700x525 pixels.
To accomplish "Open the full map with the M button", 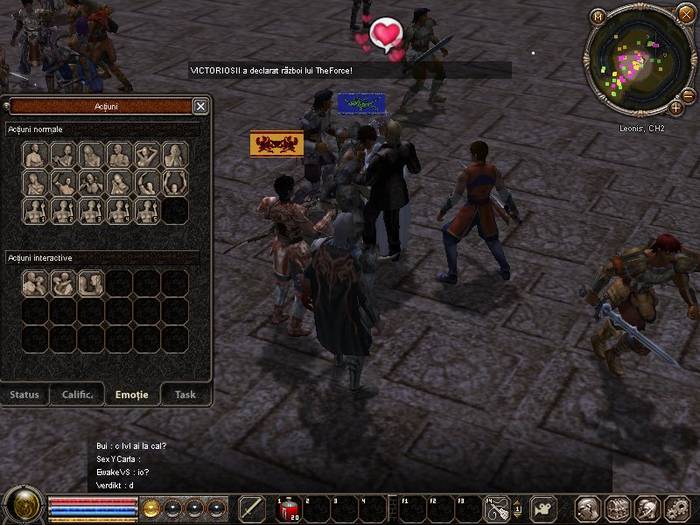I will point(598,16).
